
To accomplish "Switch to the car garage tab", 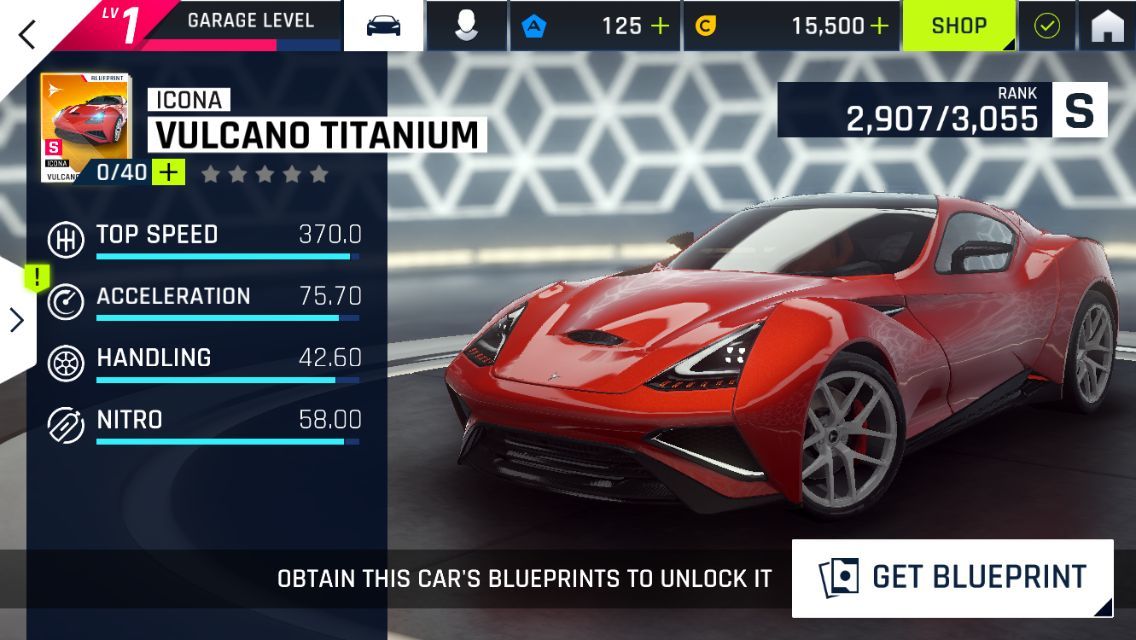I will click(384, 26).
